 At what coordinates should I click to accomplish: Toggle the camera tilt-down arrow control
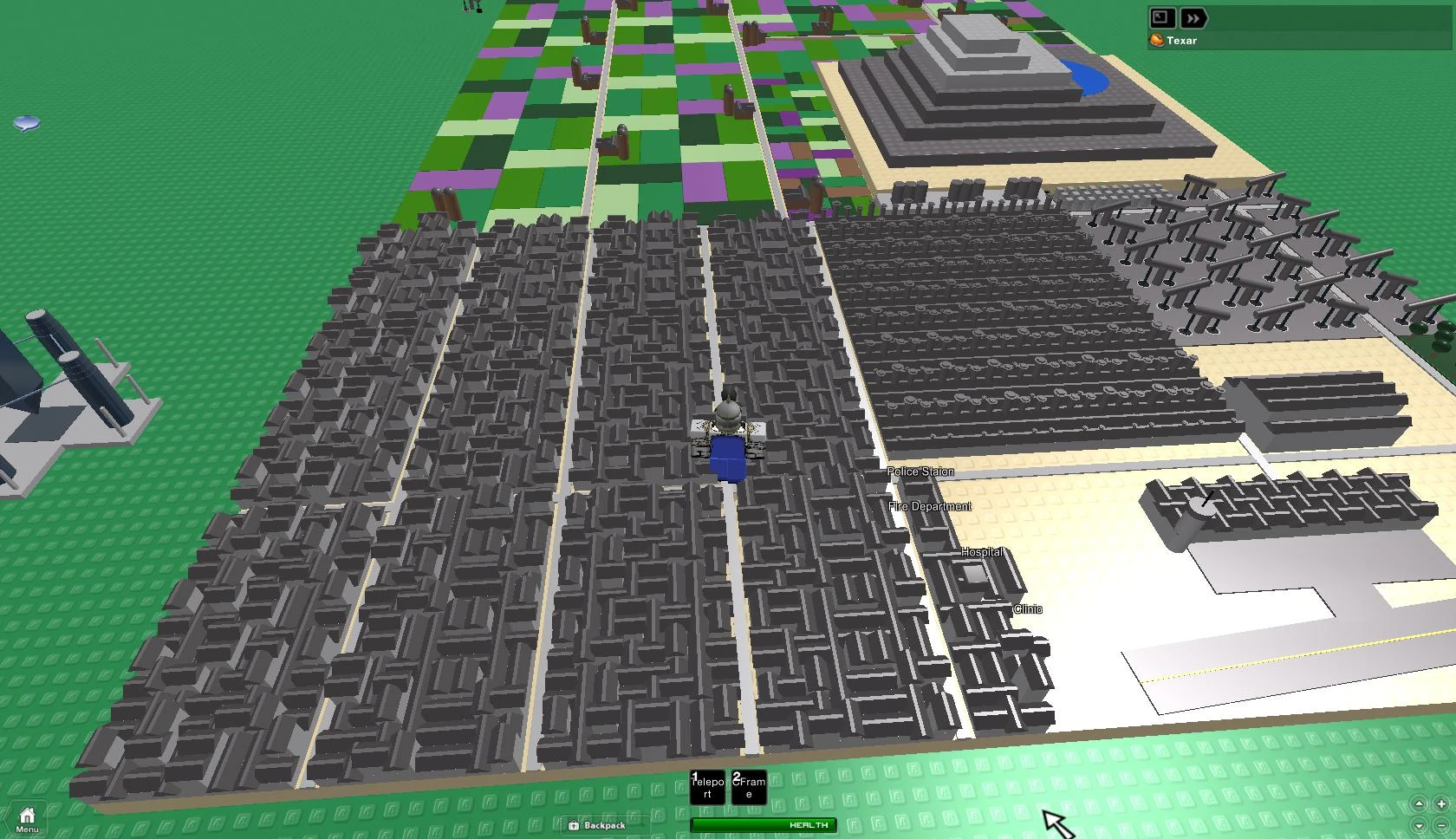1419,826
